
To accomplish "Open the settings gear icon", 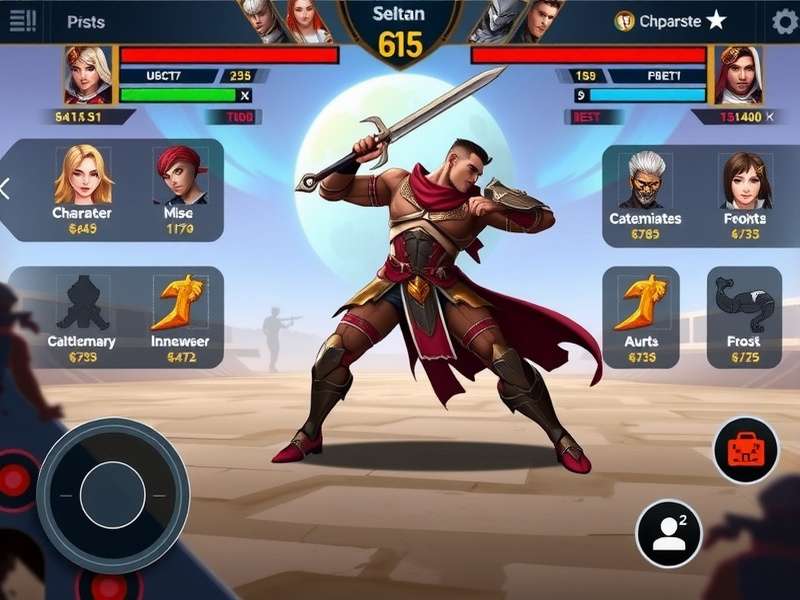I will coord(784,21).
